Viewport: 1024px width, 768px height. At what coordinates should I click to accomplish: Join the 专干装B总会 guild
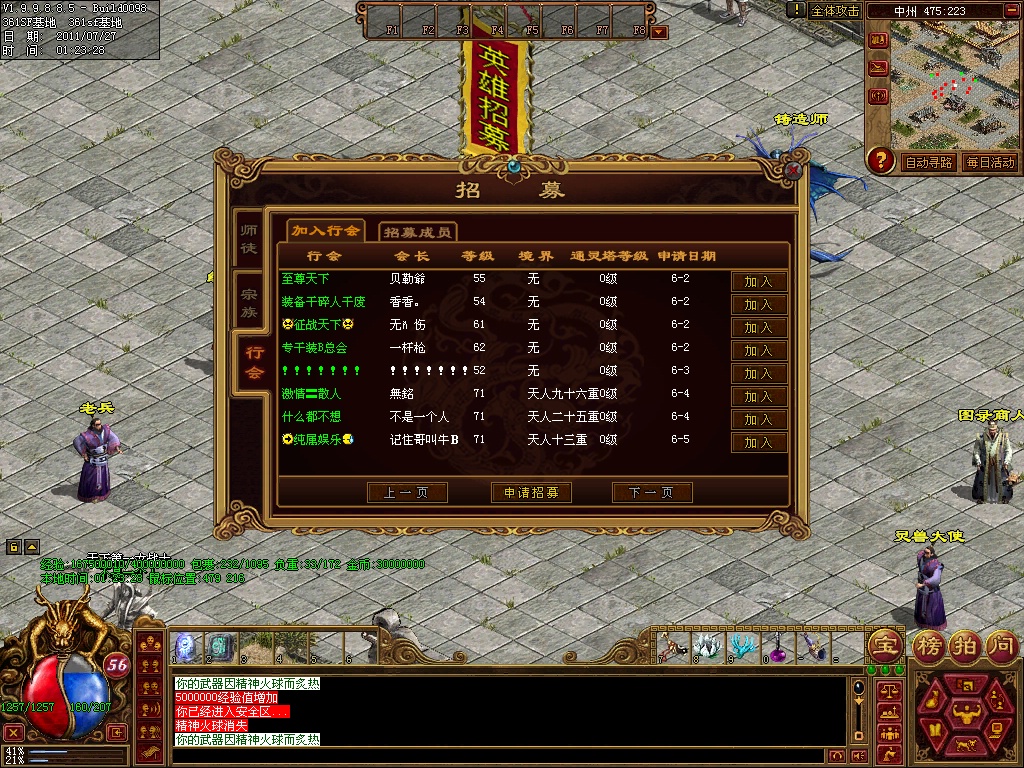coord(759,351)
